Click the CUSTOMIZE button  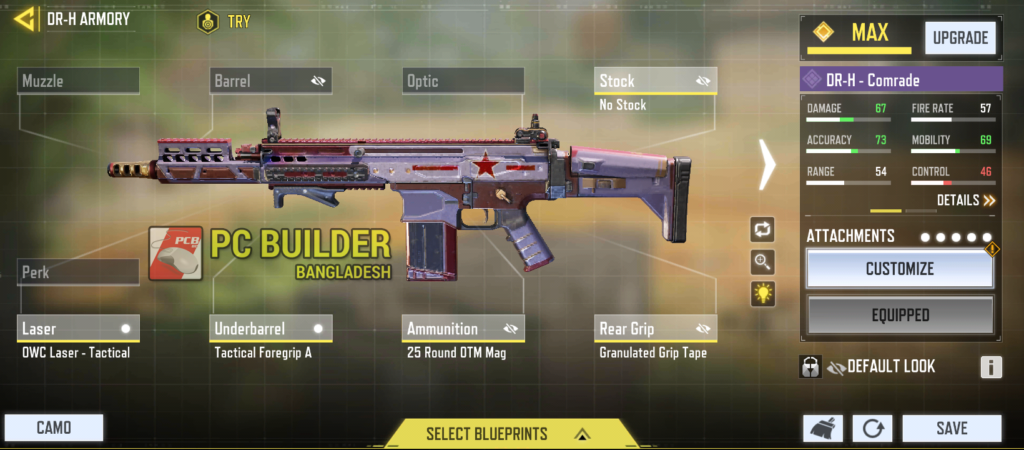(899, 268)
